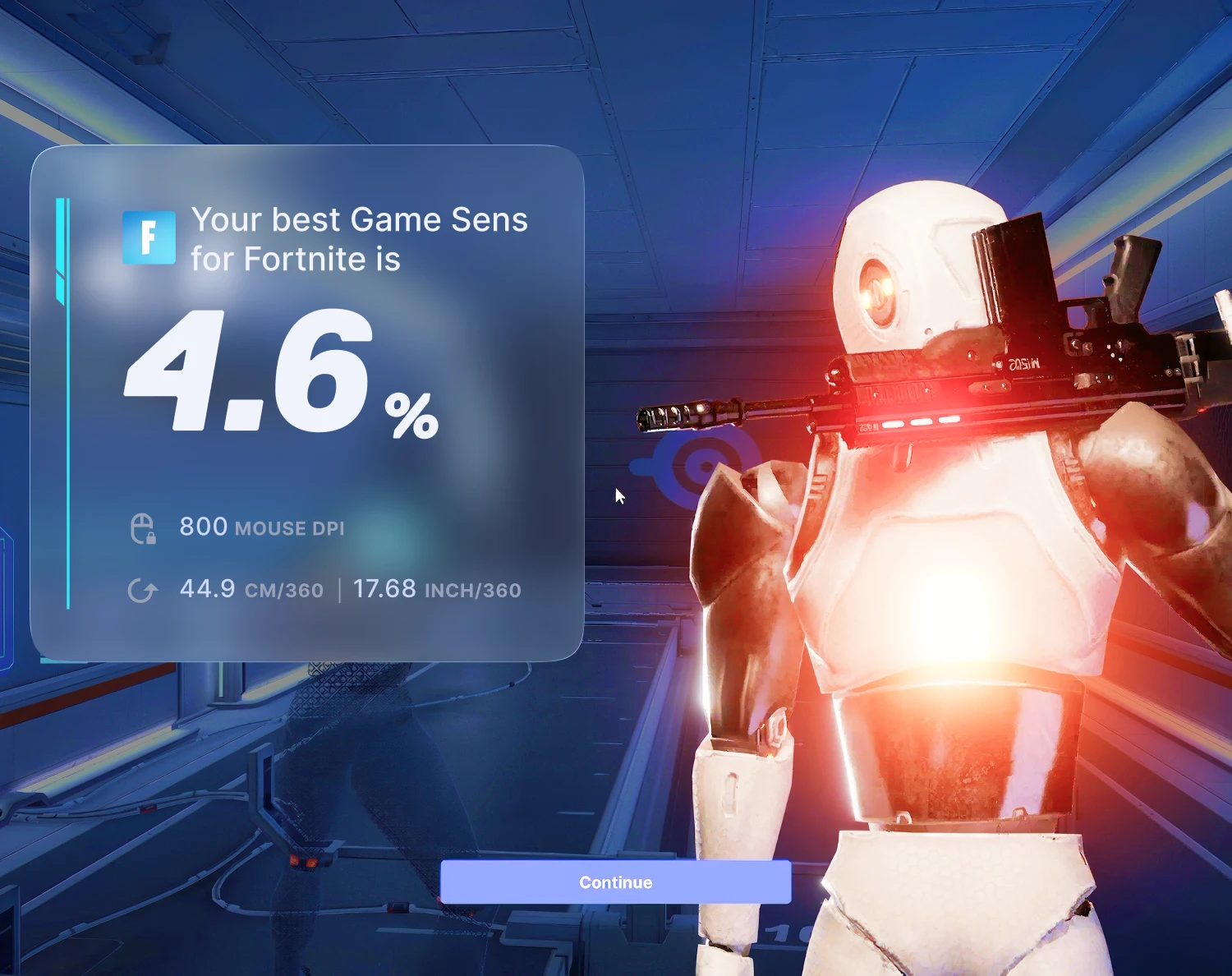Select the 800 MOUSE DPI label

tap(261, 527)
